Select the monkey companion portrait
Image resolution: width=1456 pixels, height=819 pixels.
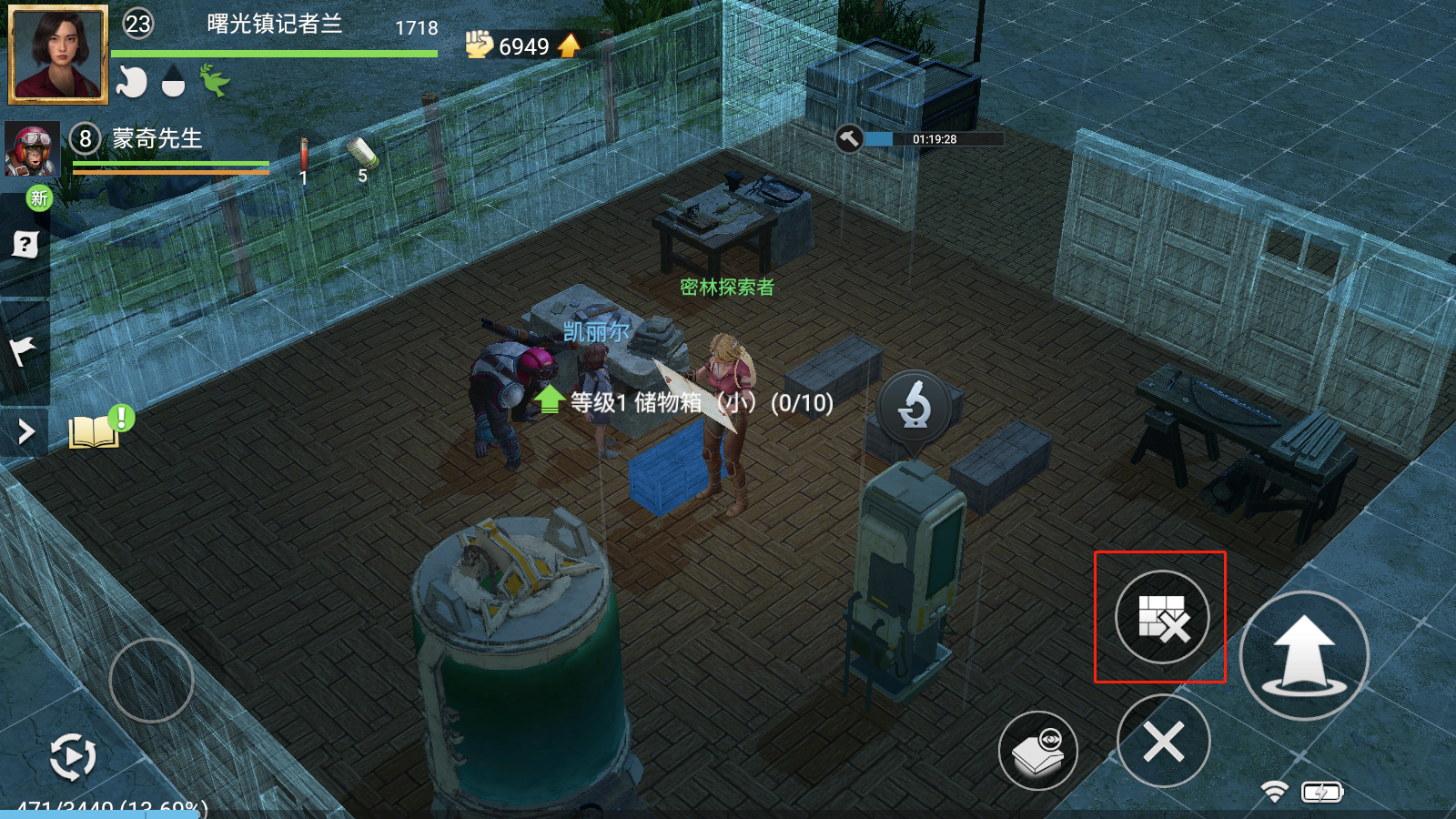tap(33, 149)
